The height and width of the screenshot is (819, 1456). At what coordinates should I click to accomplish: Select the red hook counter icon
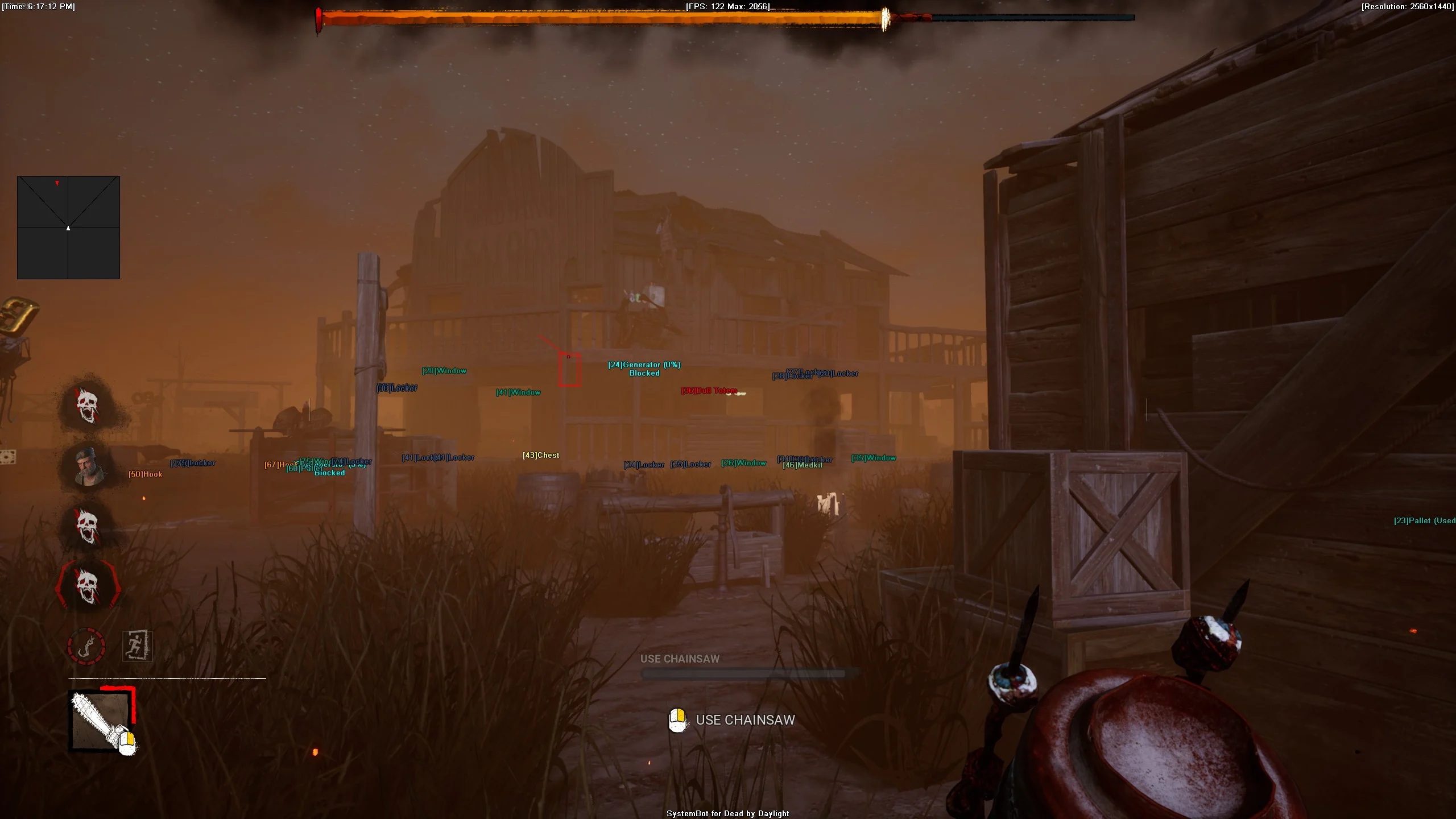[86, 646]
